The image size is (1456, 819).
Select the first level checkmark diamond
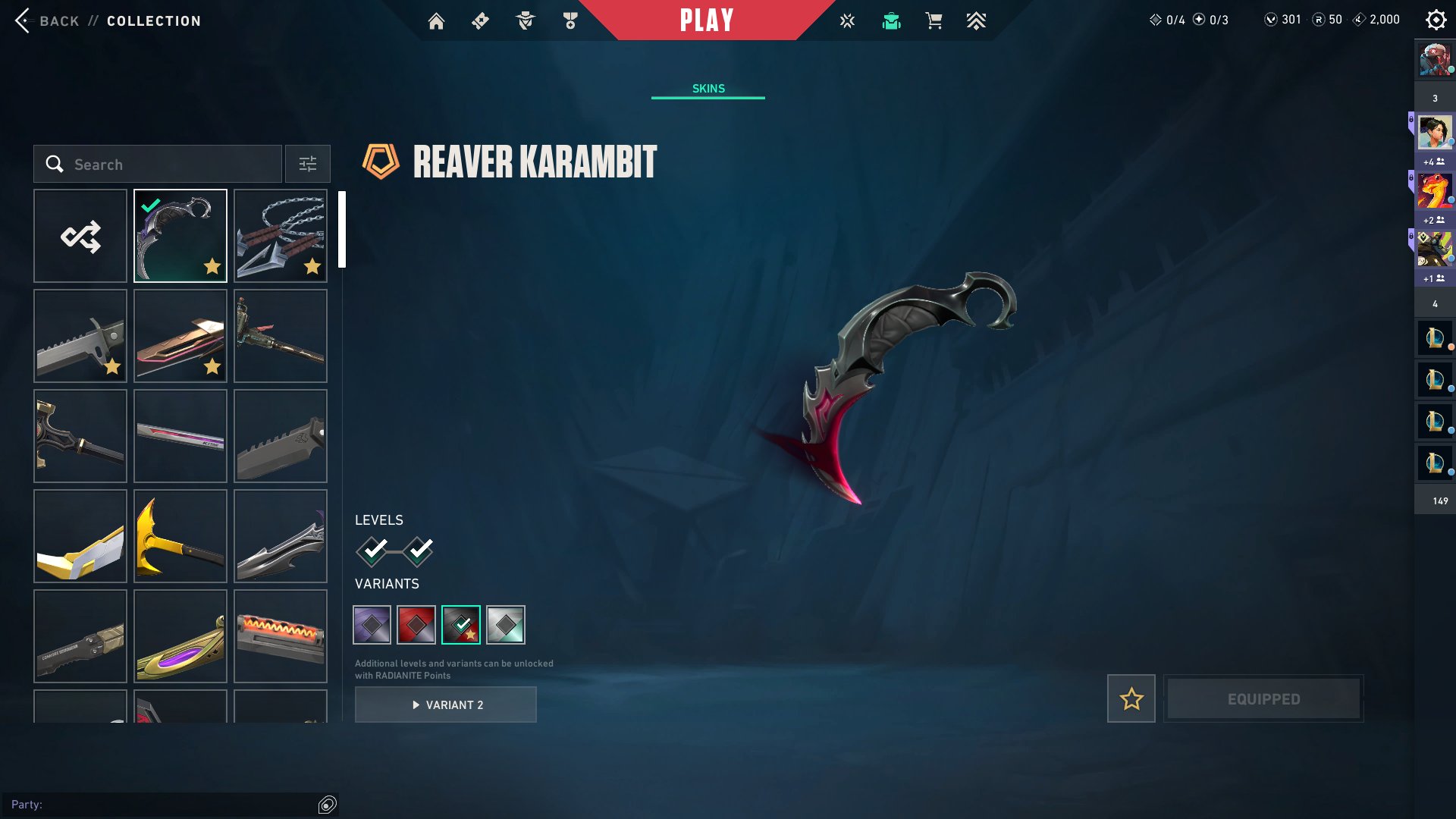point(372,551)
